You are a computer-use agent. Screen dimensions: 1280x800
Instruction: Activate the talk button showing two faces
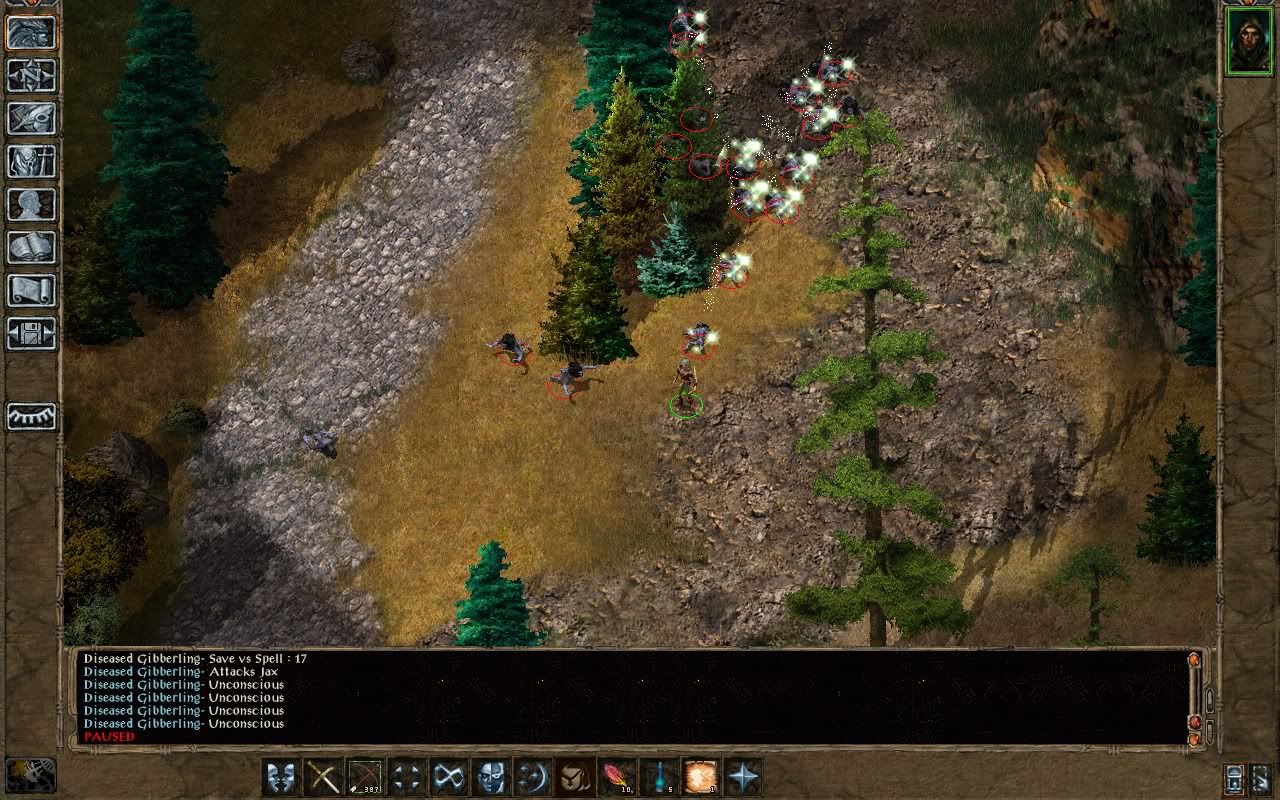pyautogui.click(x=280, y=777)
